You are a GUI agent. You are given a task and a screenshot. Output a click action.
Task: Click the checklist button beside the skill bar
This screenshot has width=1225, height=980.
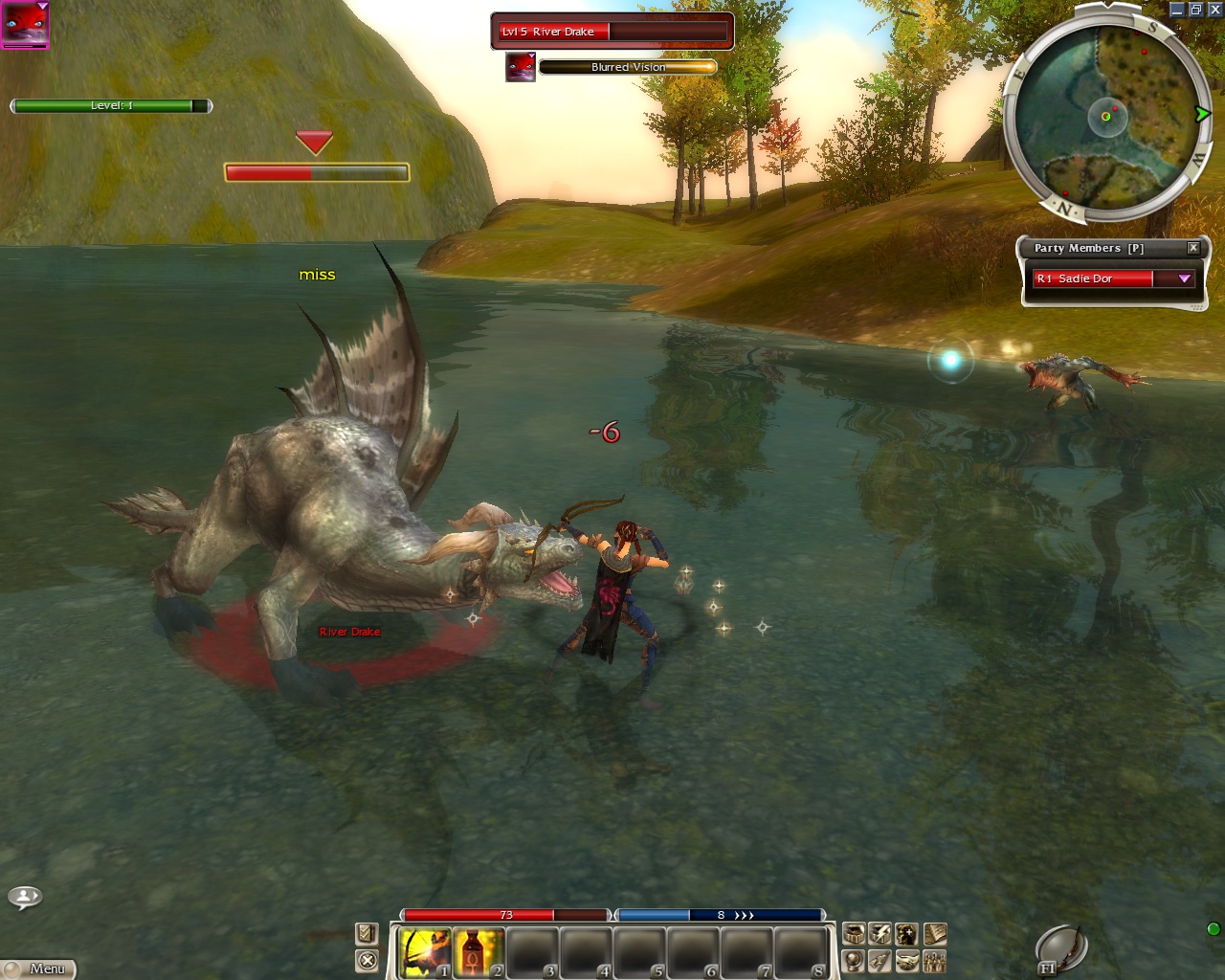(x=367, y=933)
